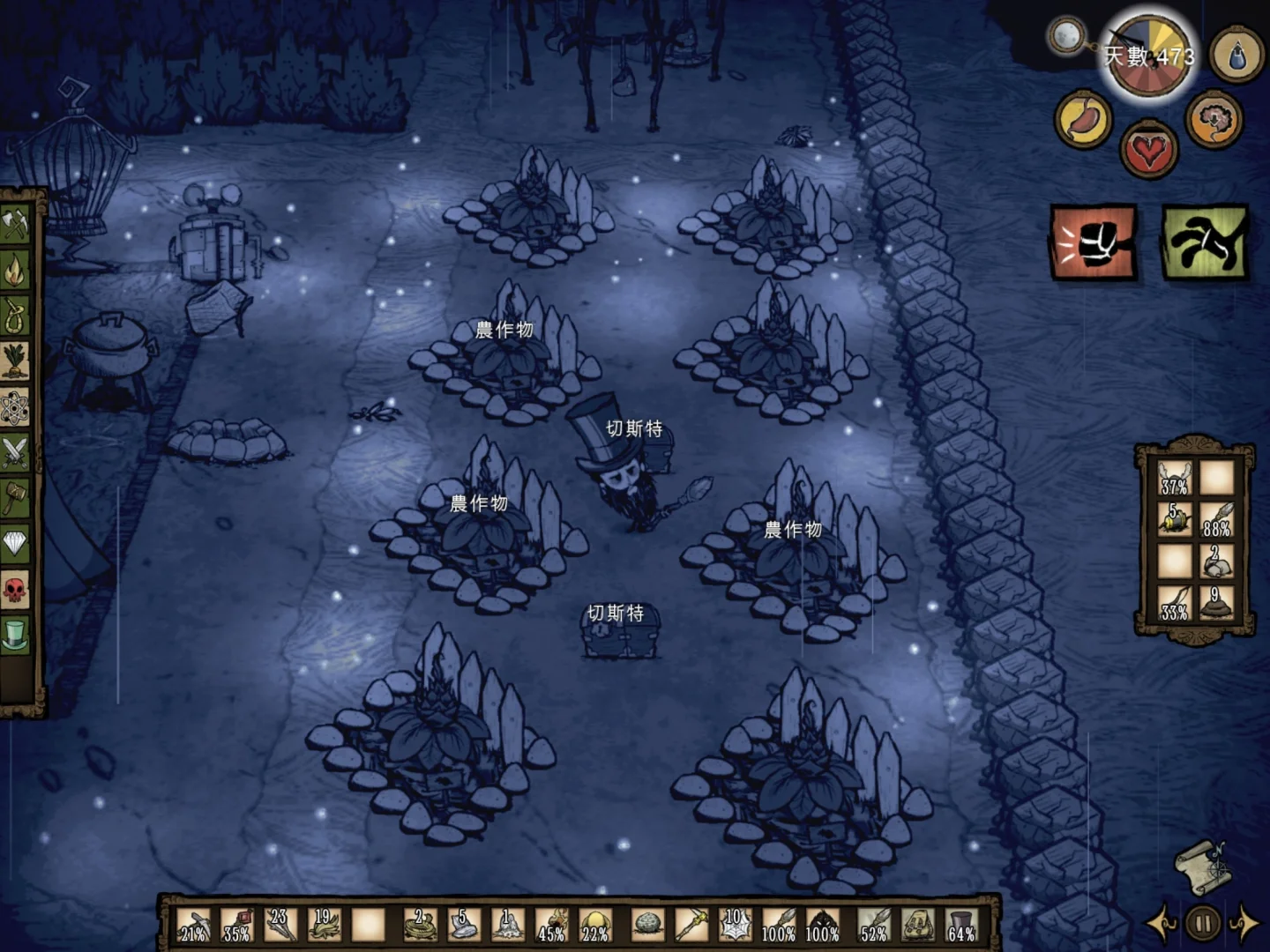
Task: Open the Tools crafting tab with axe and pickaxe
Action: click(15, 224)
